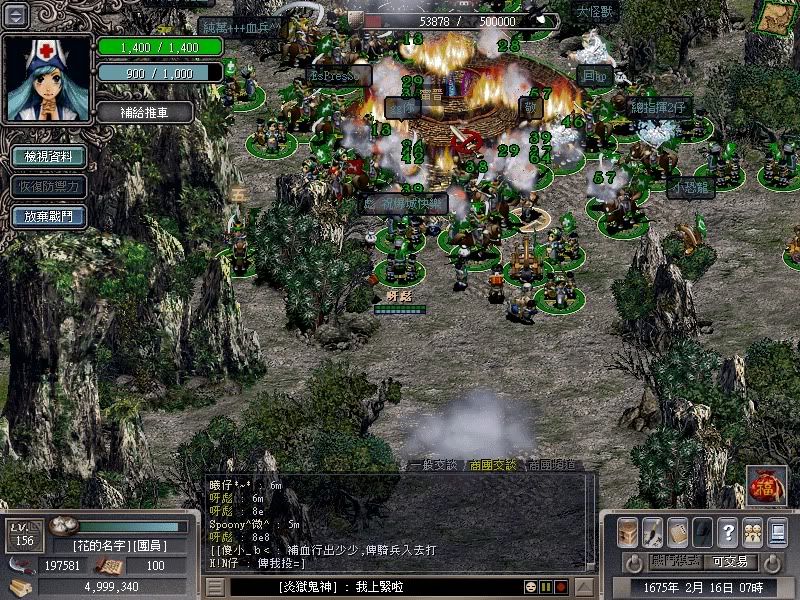Open the question mark help icon
800x600 pixels.
tap(727, 531)
